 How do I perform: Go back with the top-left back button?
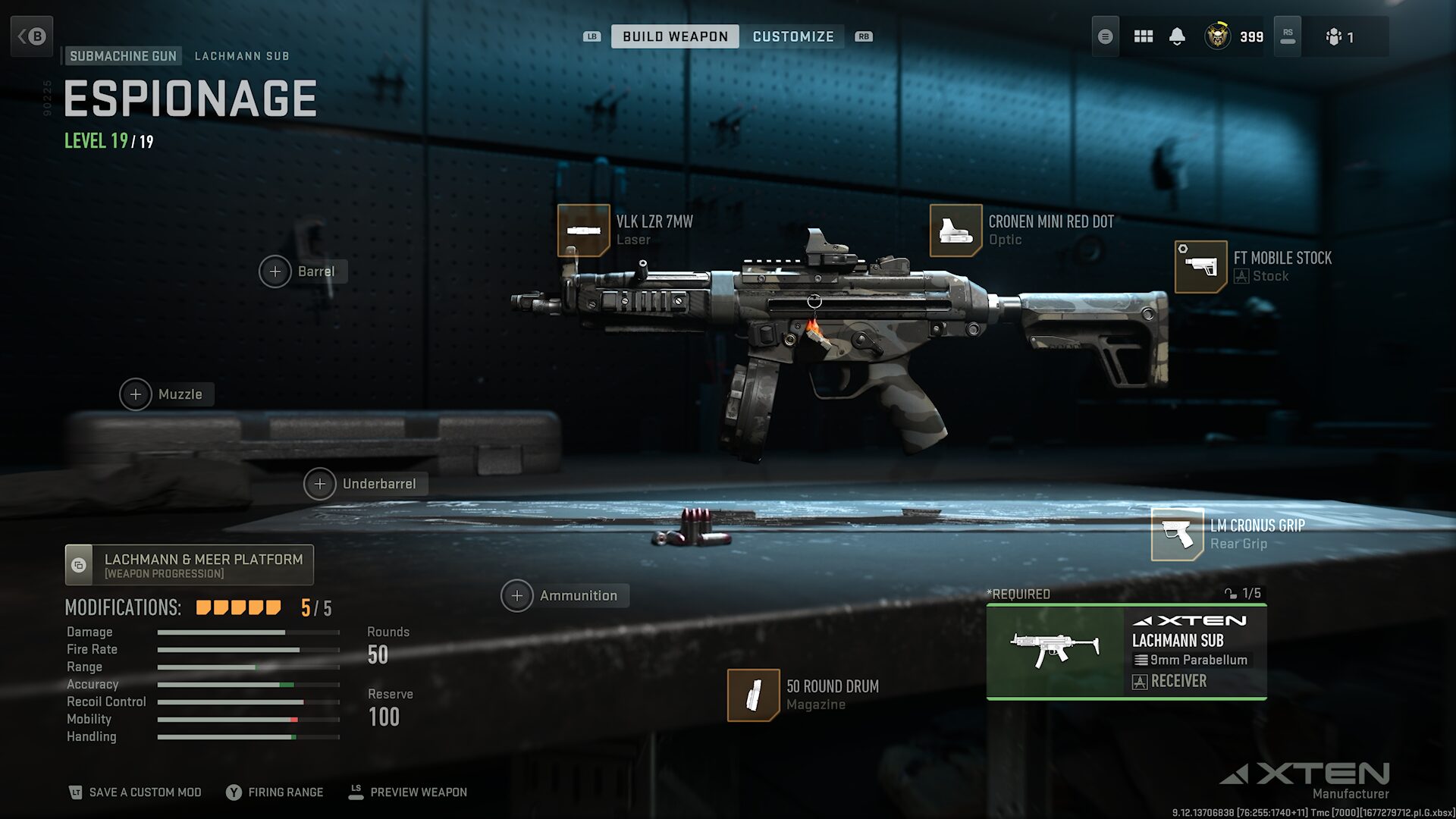(x=32, y=36)
